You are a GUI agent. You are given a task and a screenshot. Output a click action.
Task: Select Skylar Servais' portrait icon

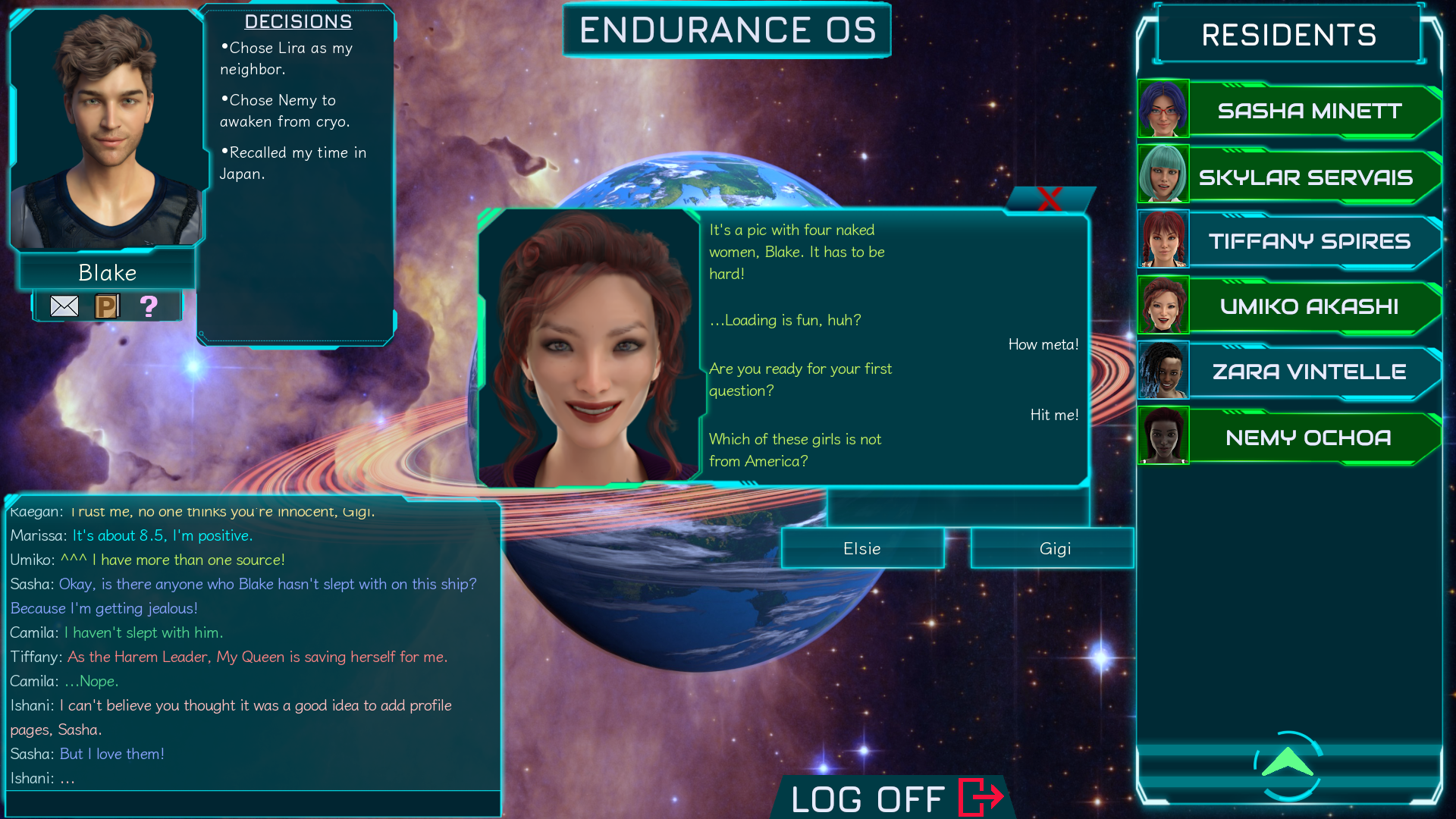point(1163,174)
